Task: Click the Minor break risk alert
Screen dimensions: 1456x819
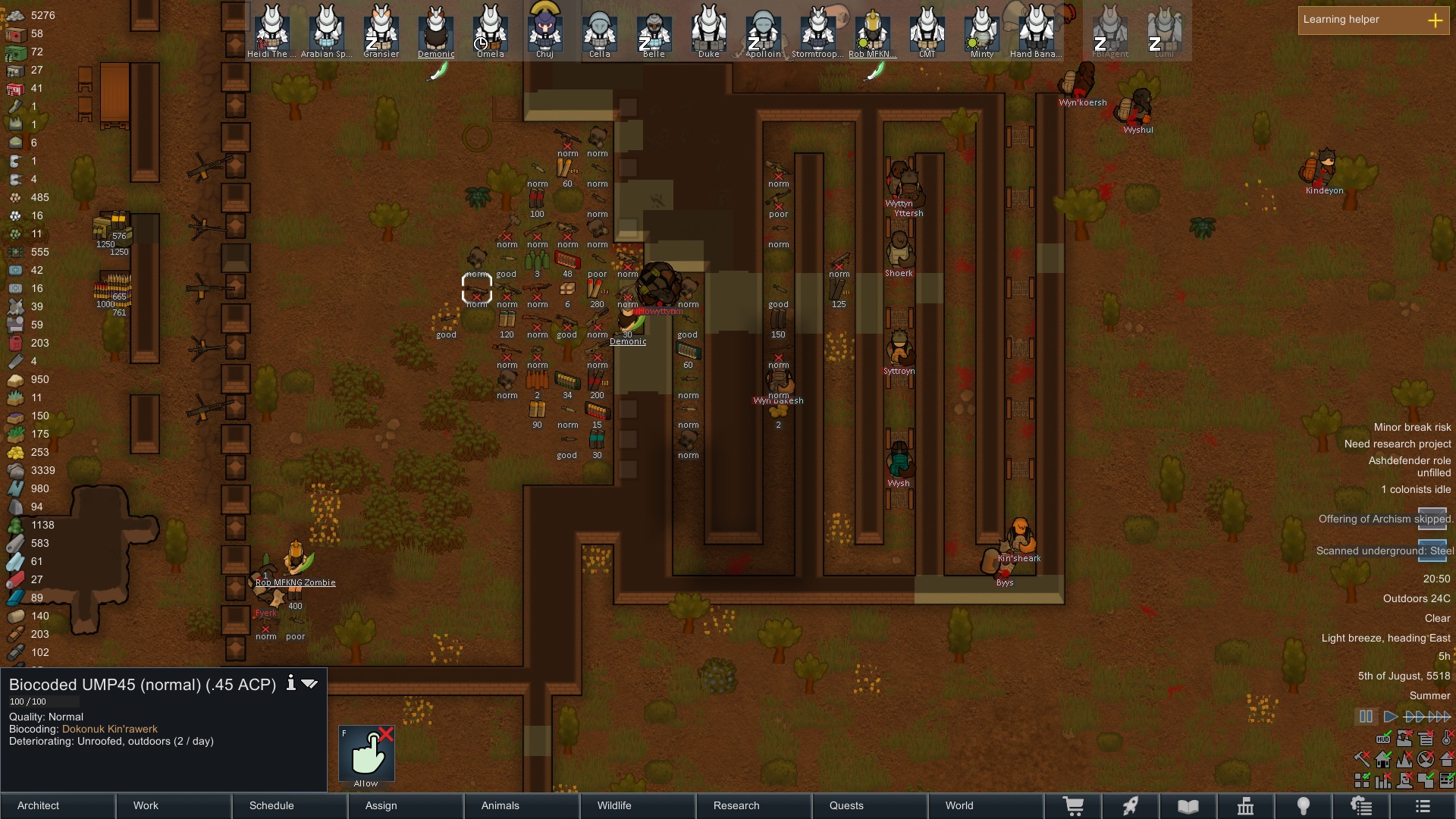Action: point(1411,428)
